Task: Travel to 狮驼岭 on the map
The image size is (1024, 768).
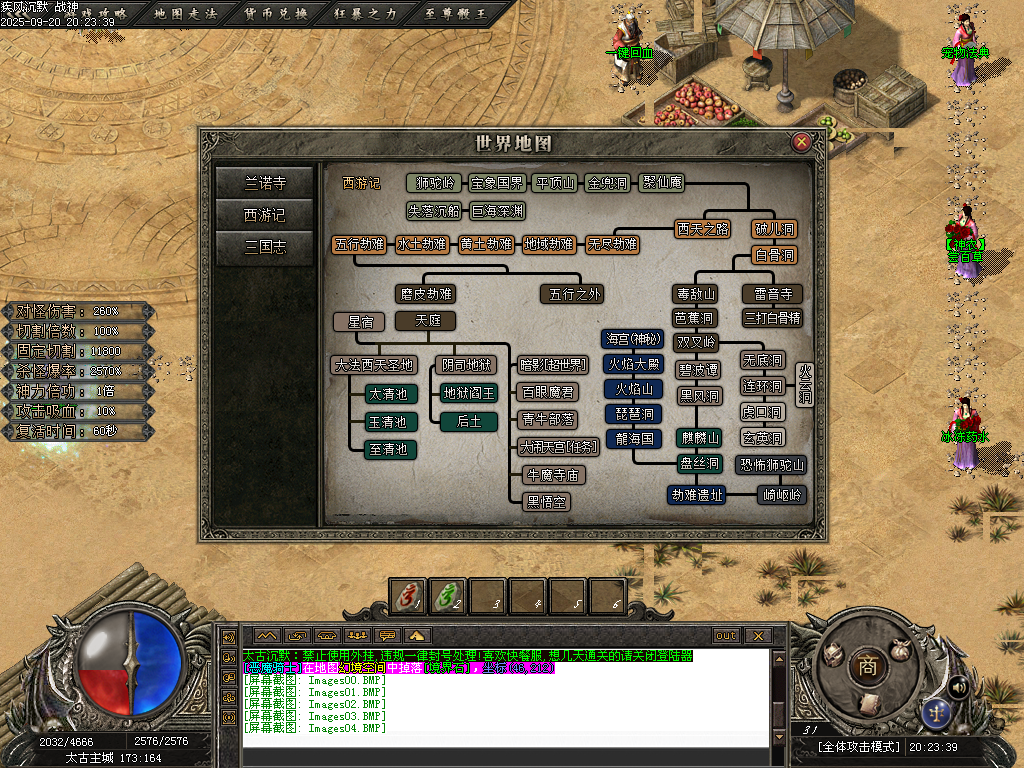Action: coord(435,183)
